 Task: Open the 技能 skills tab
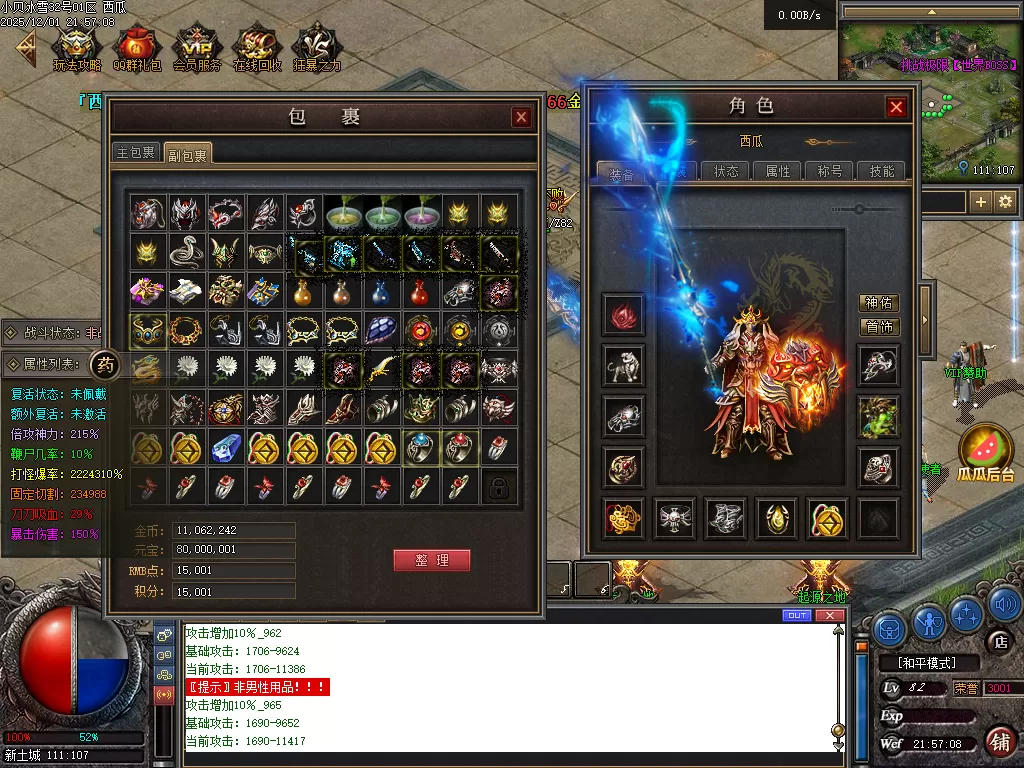coord(882,171)
